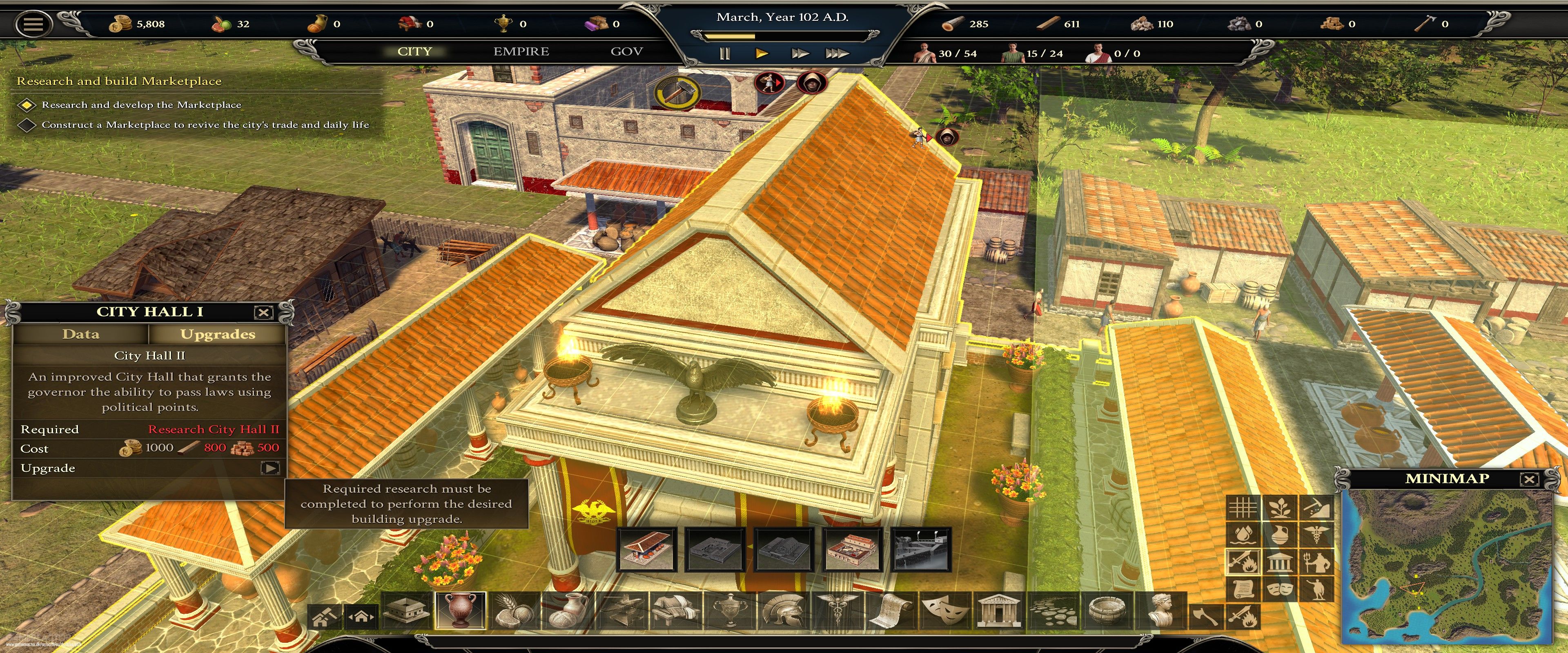Image resolution: width=1568 pixels, height=653 pixels.
Task: Pause the game time
Action: (x=724, y=53)
